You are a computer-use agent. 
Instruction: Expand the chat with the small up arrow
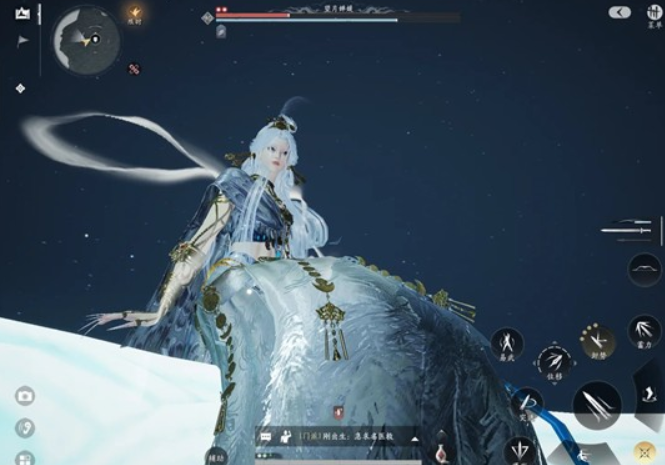[414, 437]
